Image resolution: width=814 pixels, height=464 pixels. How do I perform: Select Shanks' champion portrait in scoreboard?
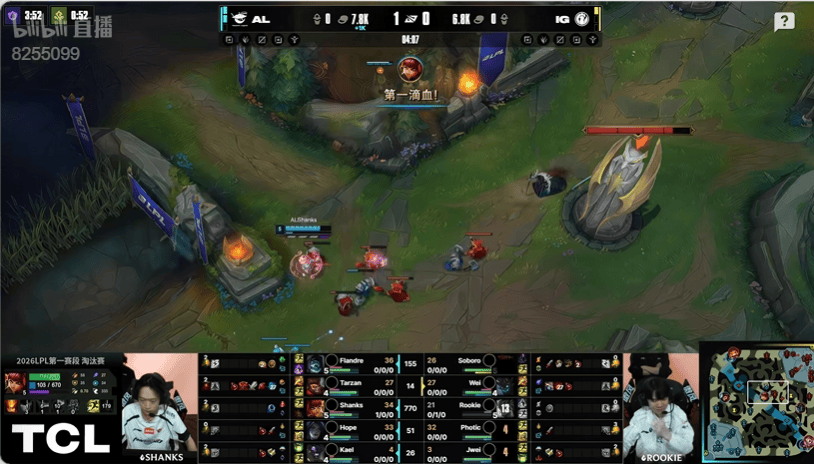click(x=316, y=407)
